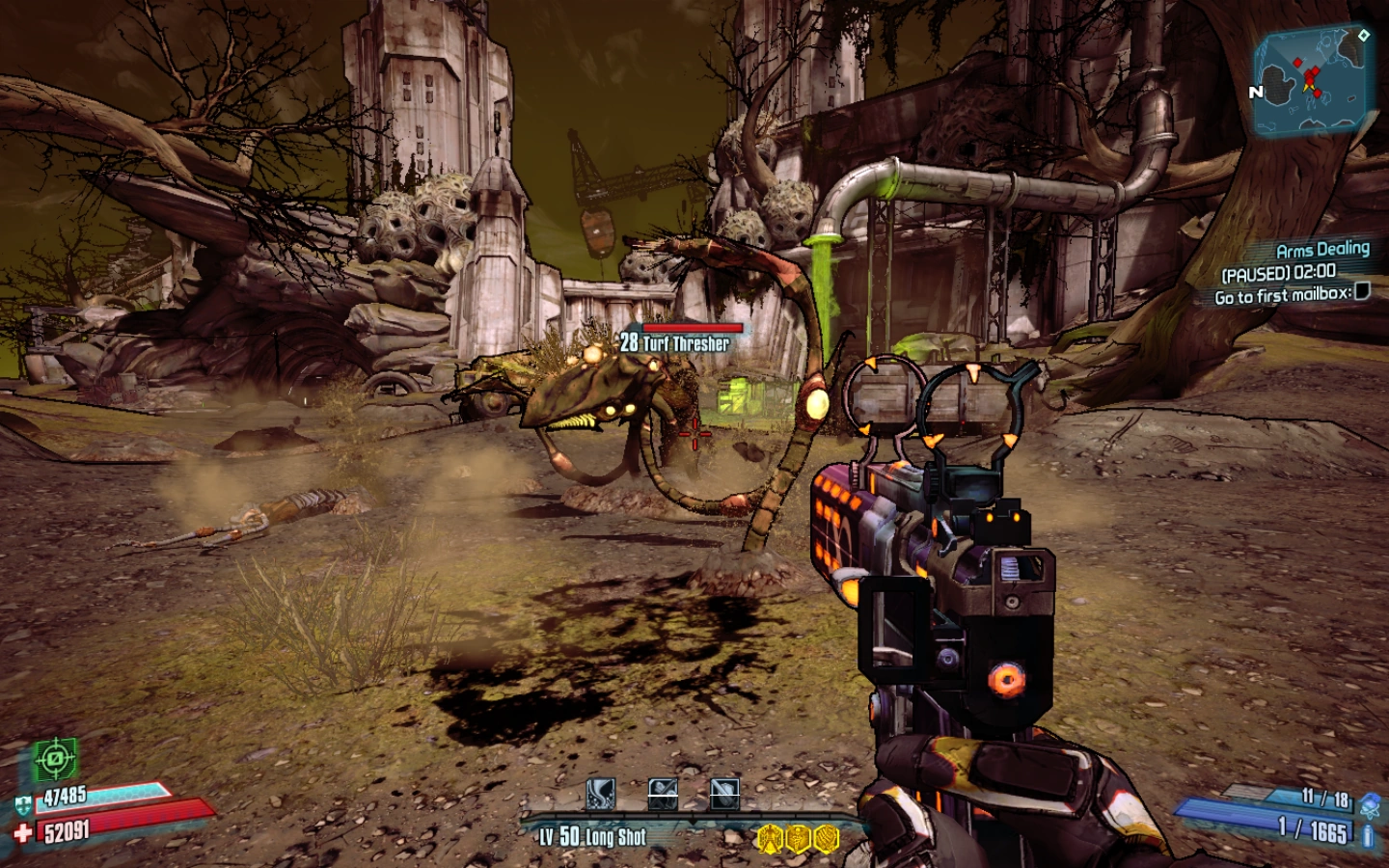
Task: Select the rightmost crossed-weapon buff icon
Action: coord(724,795)
